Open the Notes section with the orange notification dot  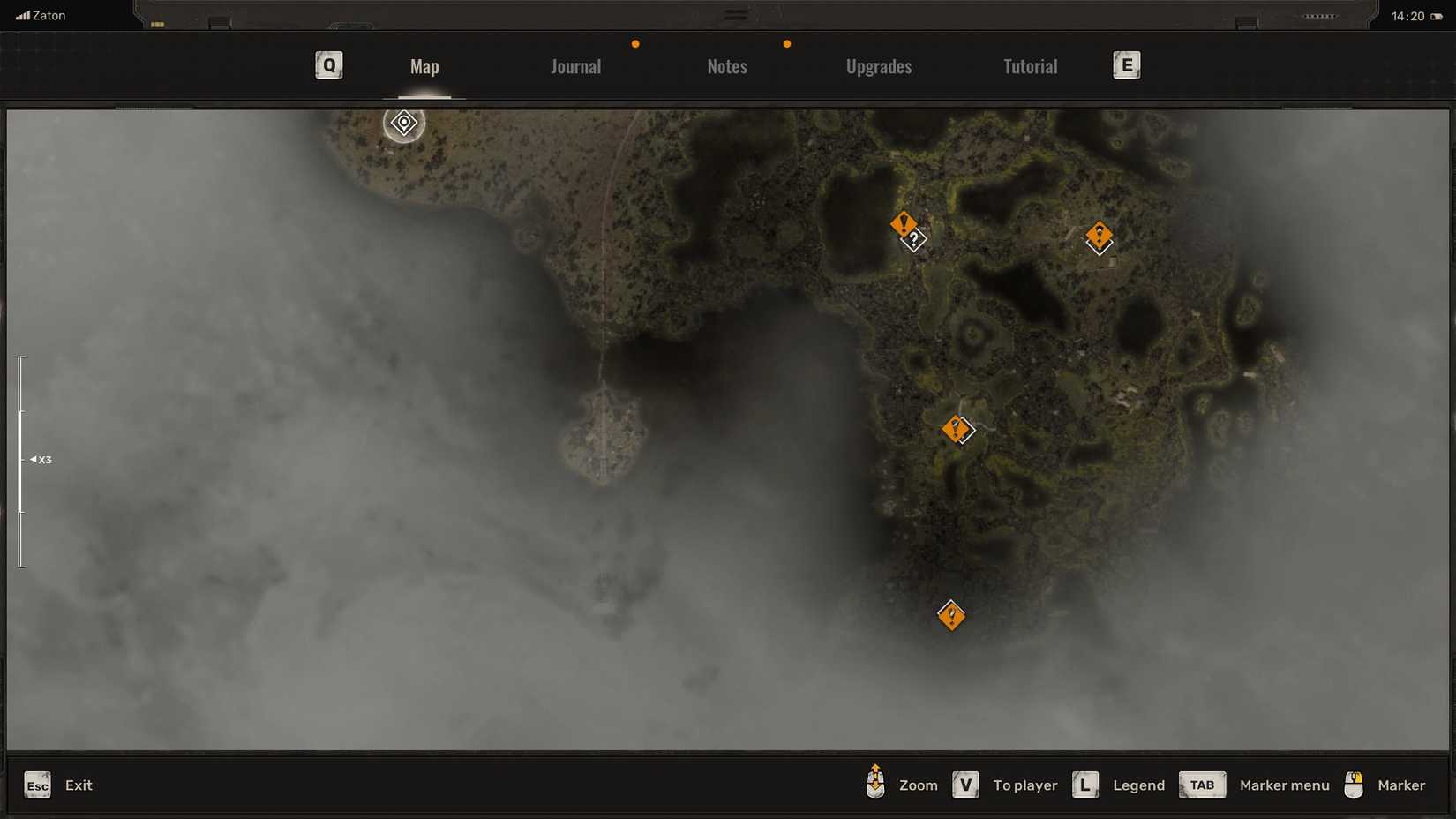(726, 65)
